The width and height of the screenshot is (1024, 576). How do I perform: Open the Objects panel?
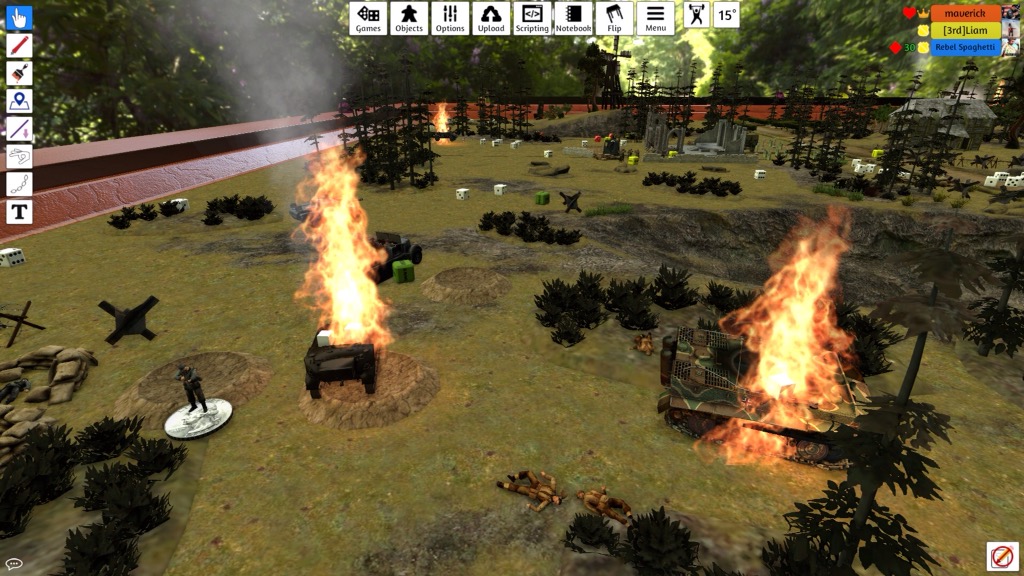[x=409, y=18]
